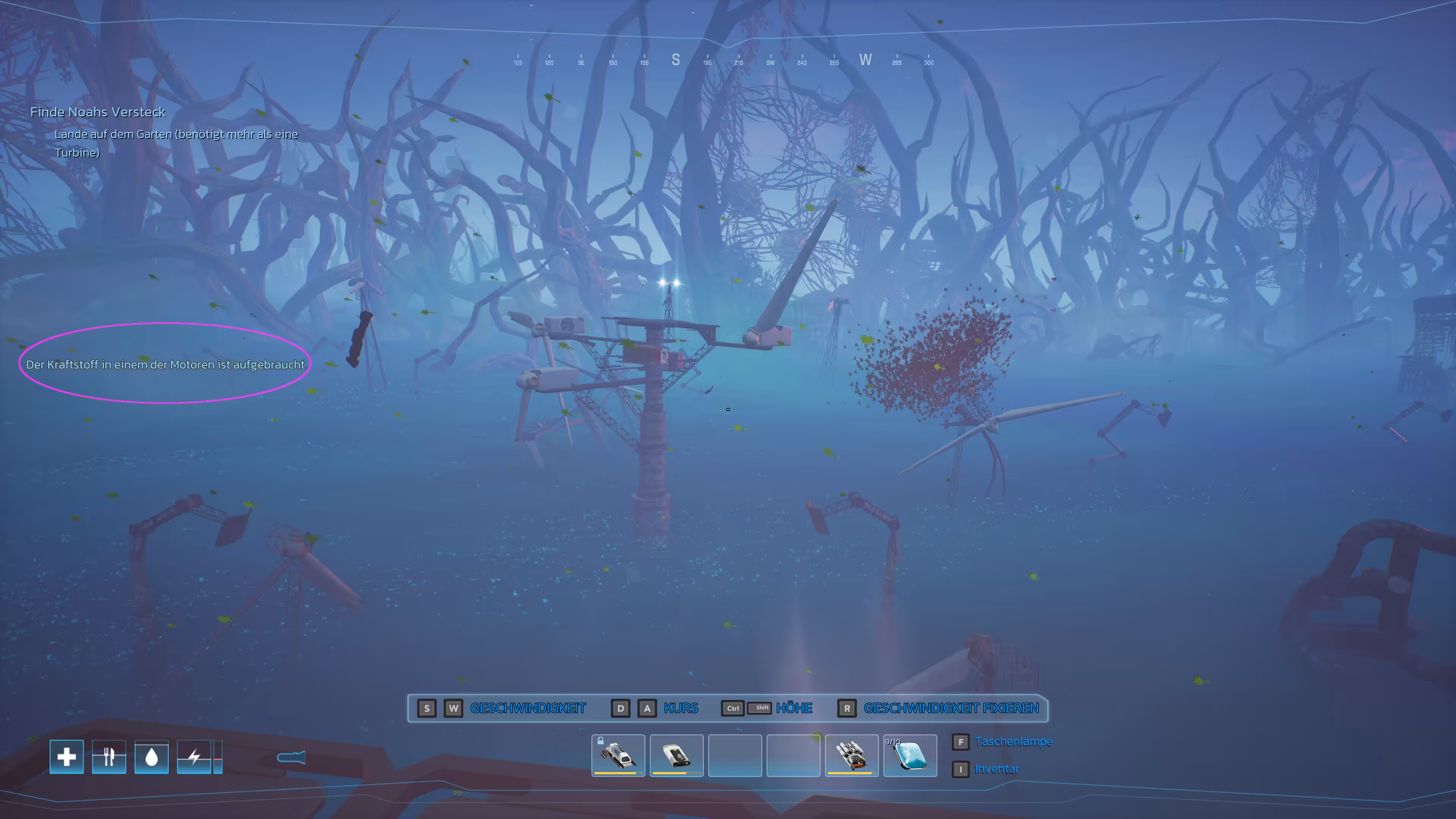Select the blue ice block stack slot
1456x819 pixels.
point(910,755)
